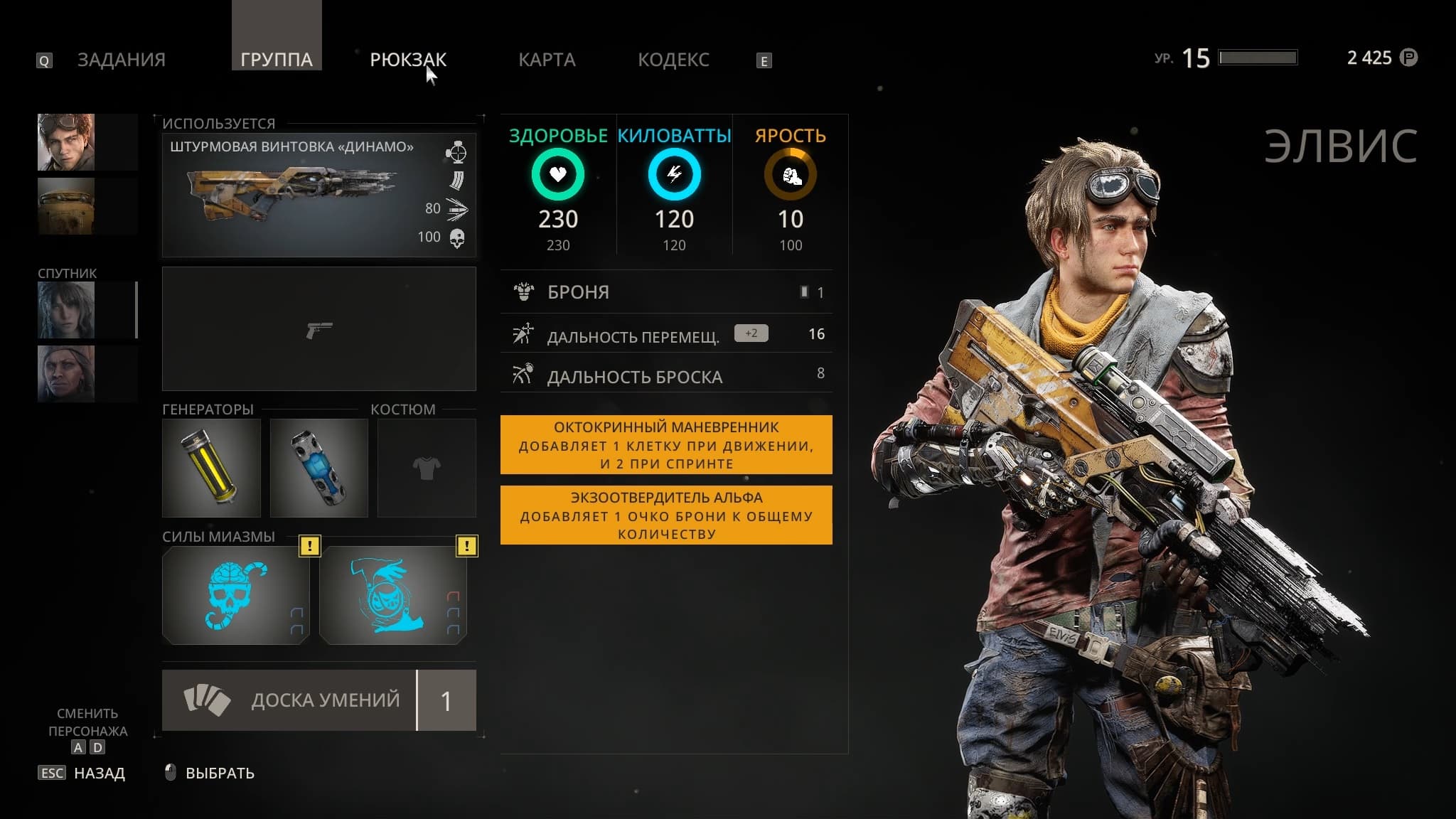1456x819 pixels.
Task: Select the blue skull miasma power
Action: tap(235, 596)
